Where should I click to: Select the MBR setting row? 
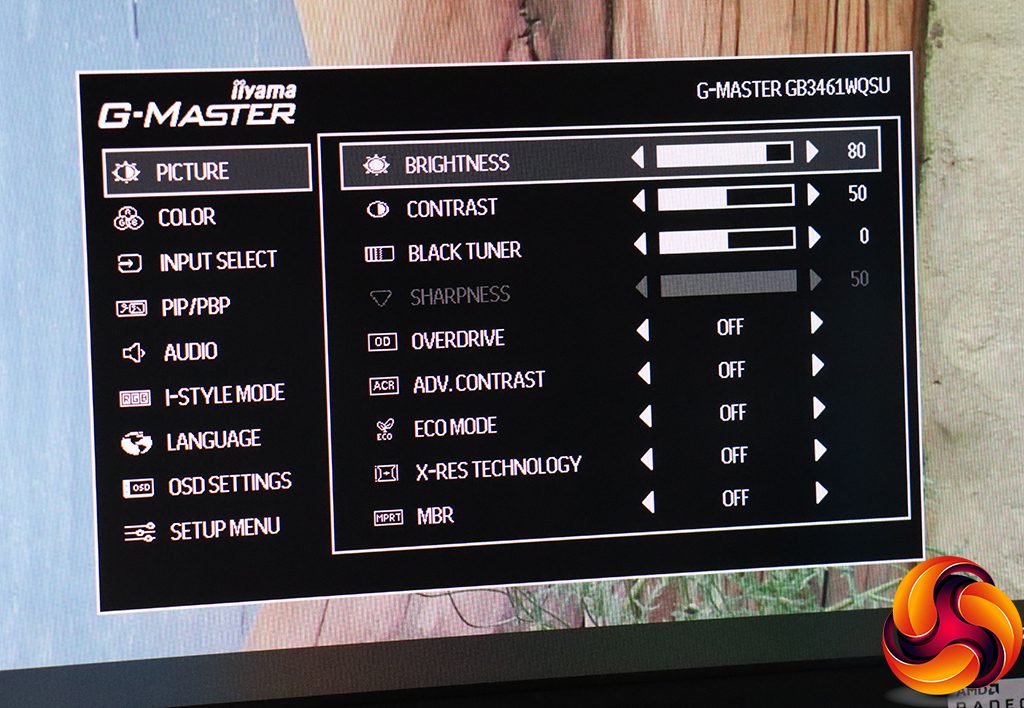pyautogui.click(x=434, y=516)
